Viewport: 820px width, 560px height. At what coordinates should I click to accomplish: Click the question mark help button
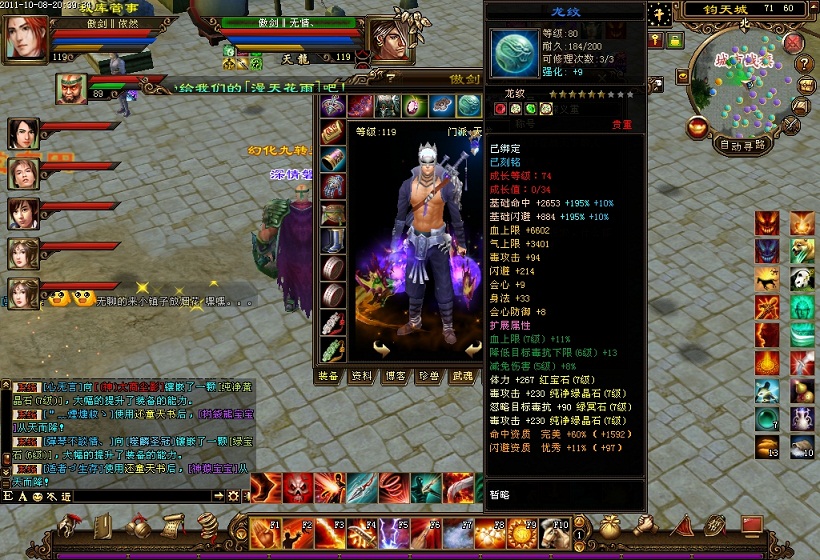[802, 64]
